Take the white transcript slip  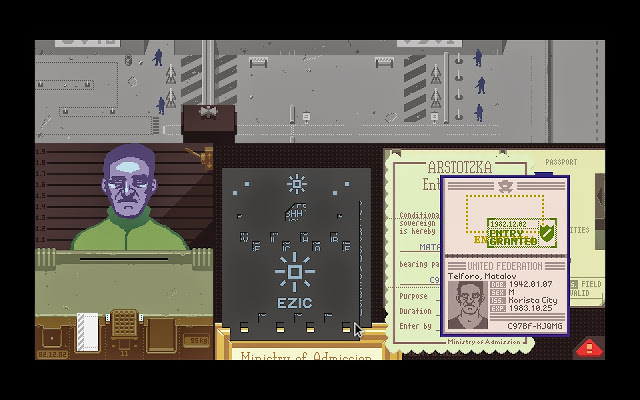tap(88, 329)
